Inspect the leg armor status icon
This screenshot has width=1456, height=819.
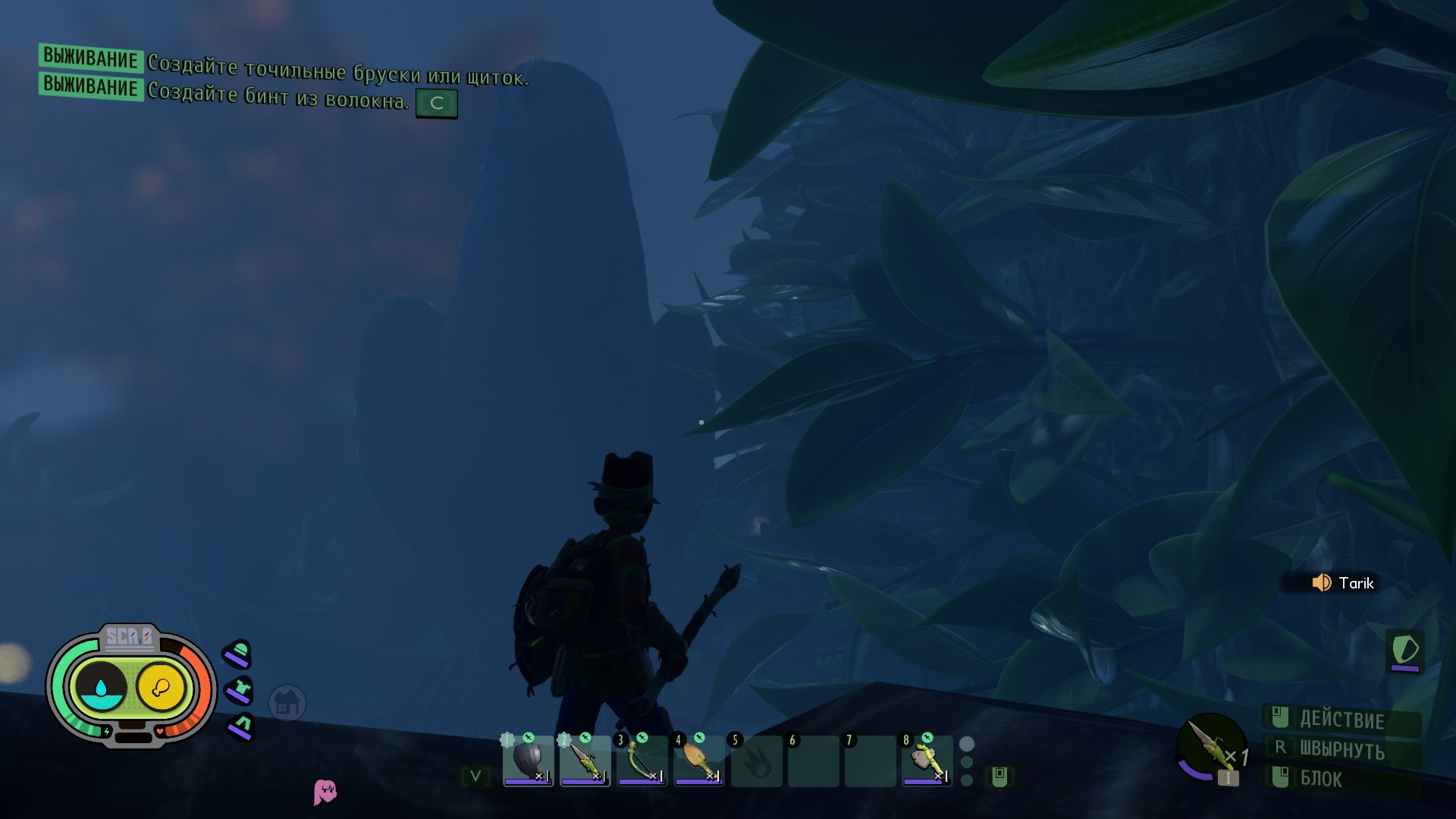(x=241, y=726)
